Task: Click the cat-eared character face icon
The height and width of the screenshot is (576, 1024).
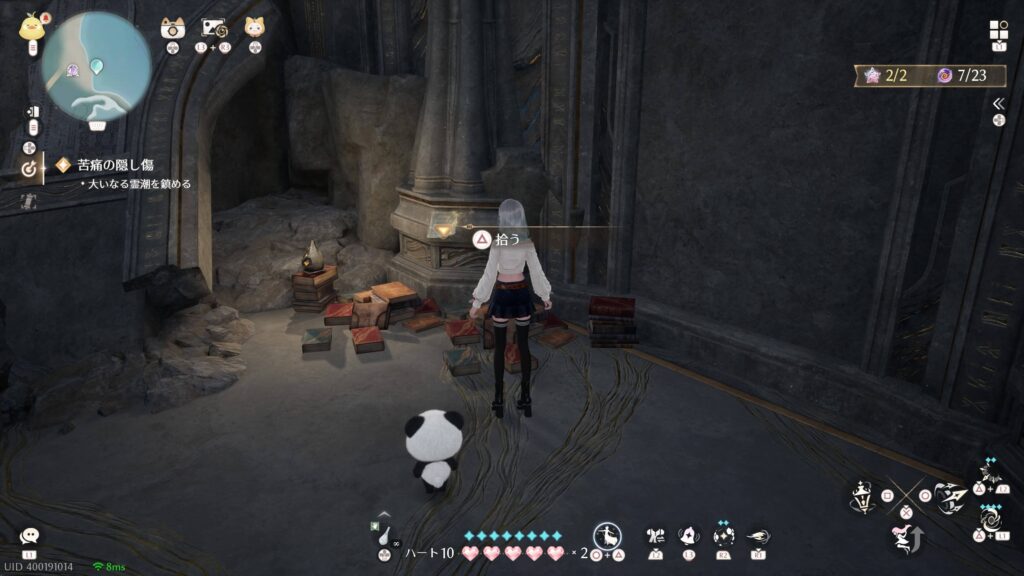Action: [255, 27]
